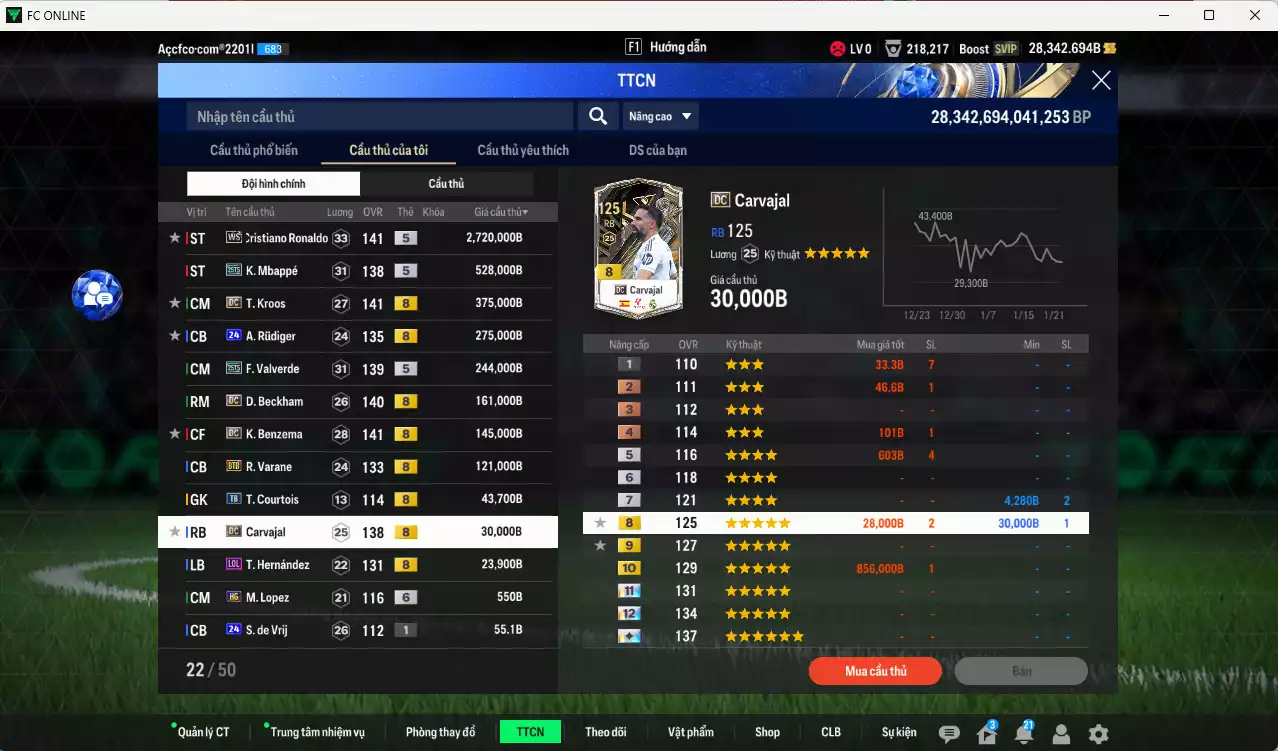
Task: Close the TTCN transfer market window
Action: point(1101,81)
